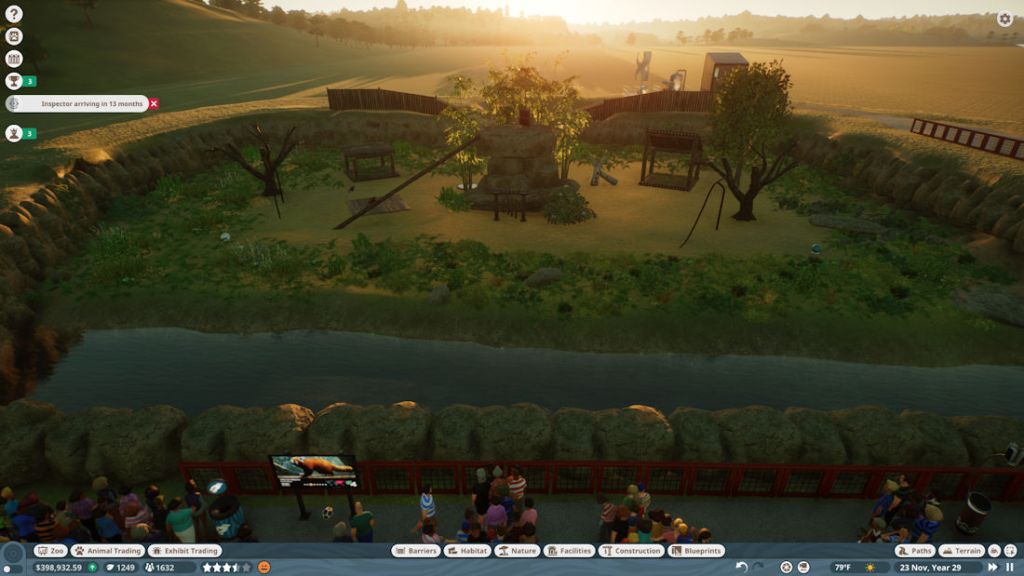Open the help question mark icon
Viewport: 1024px width, 576px height.
click(x=14, y=14)
